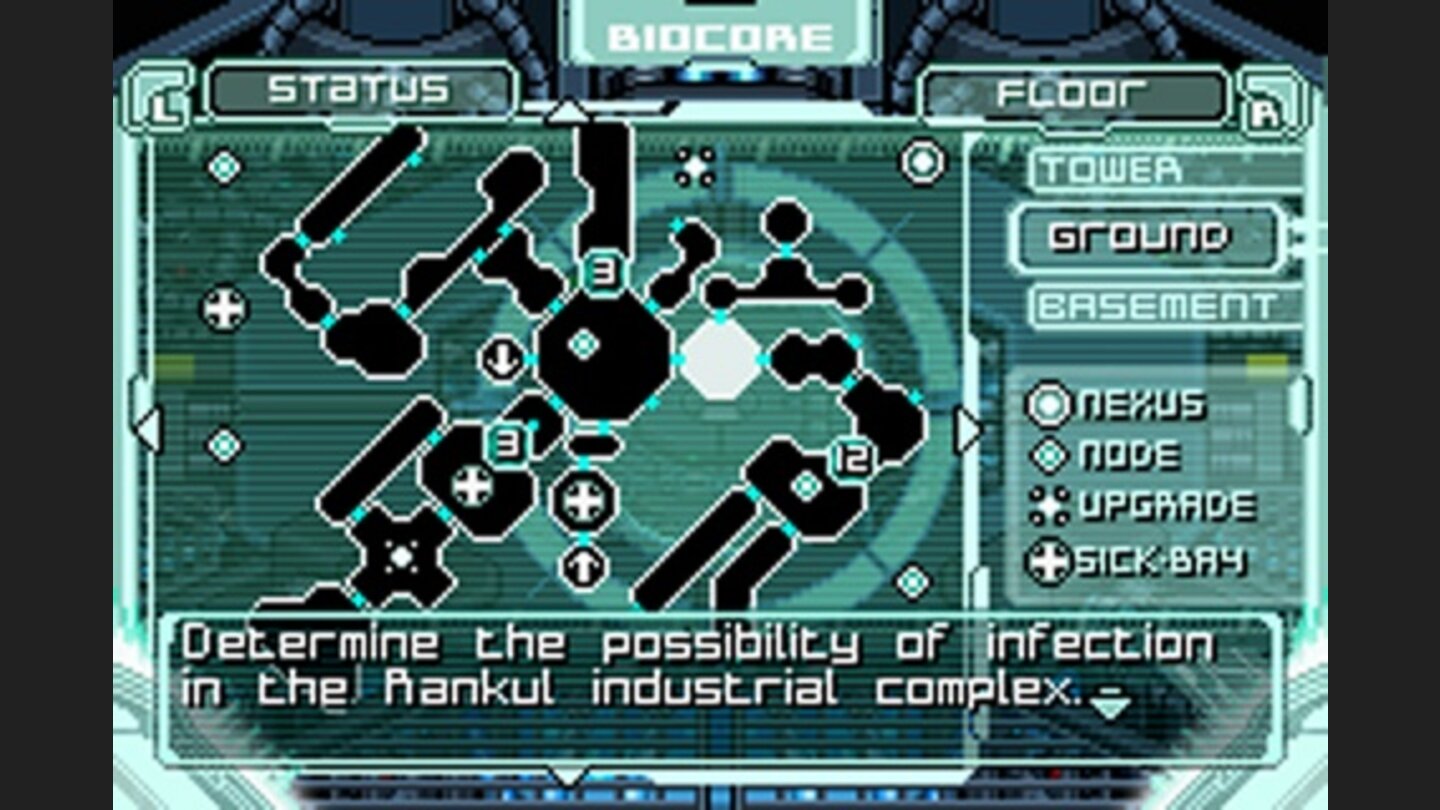The width and height of the screenshot is (1440, 810).
Task: Click the right map navigation arrow
Action: point(968,430)
